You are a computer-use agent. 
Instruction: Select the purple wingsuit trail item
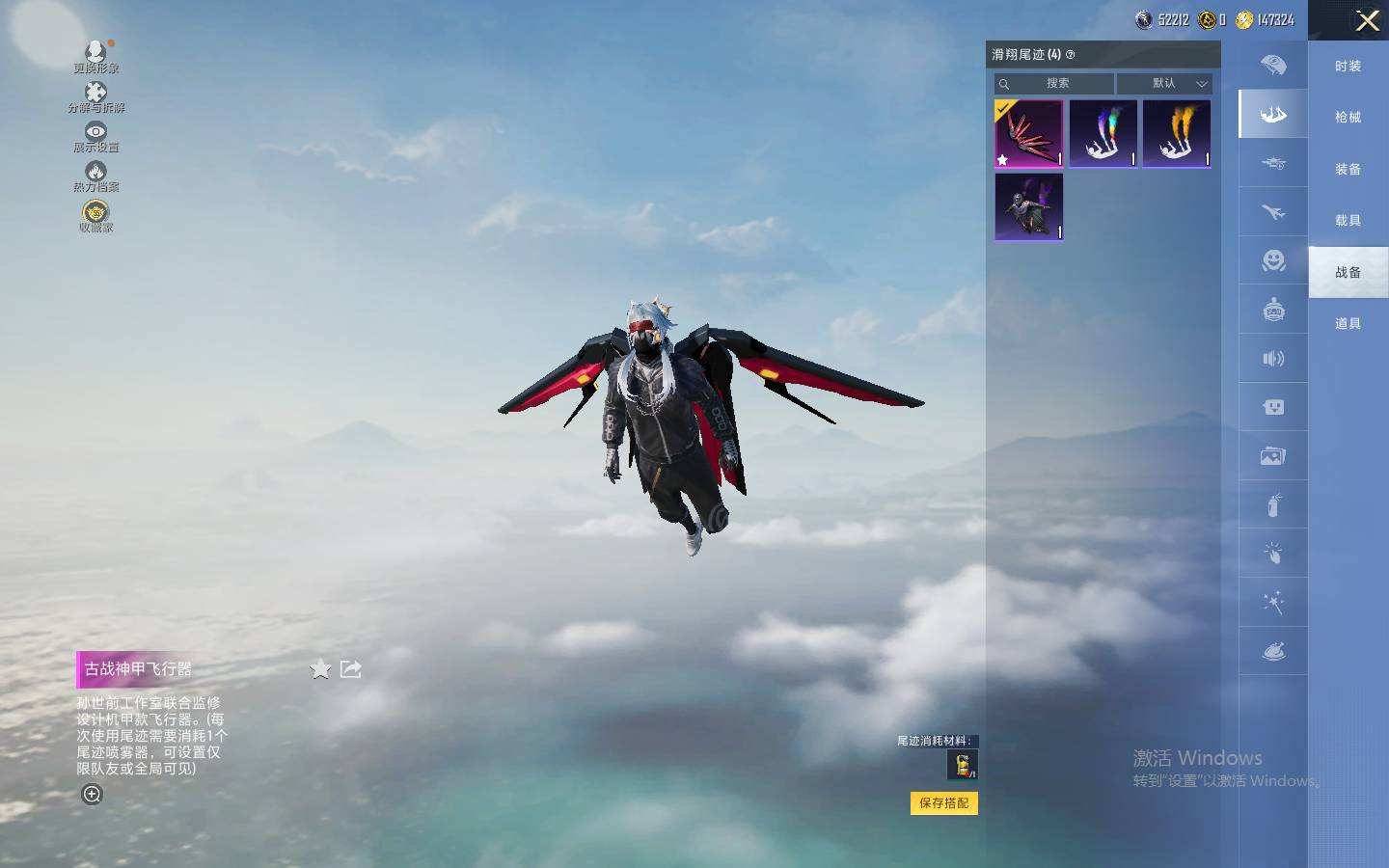point(1028,206)
